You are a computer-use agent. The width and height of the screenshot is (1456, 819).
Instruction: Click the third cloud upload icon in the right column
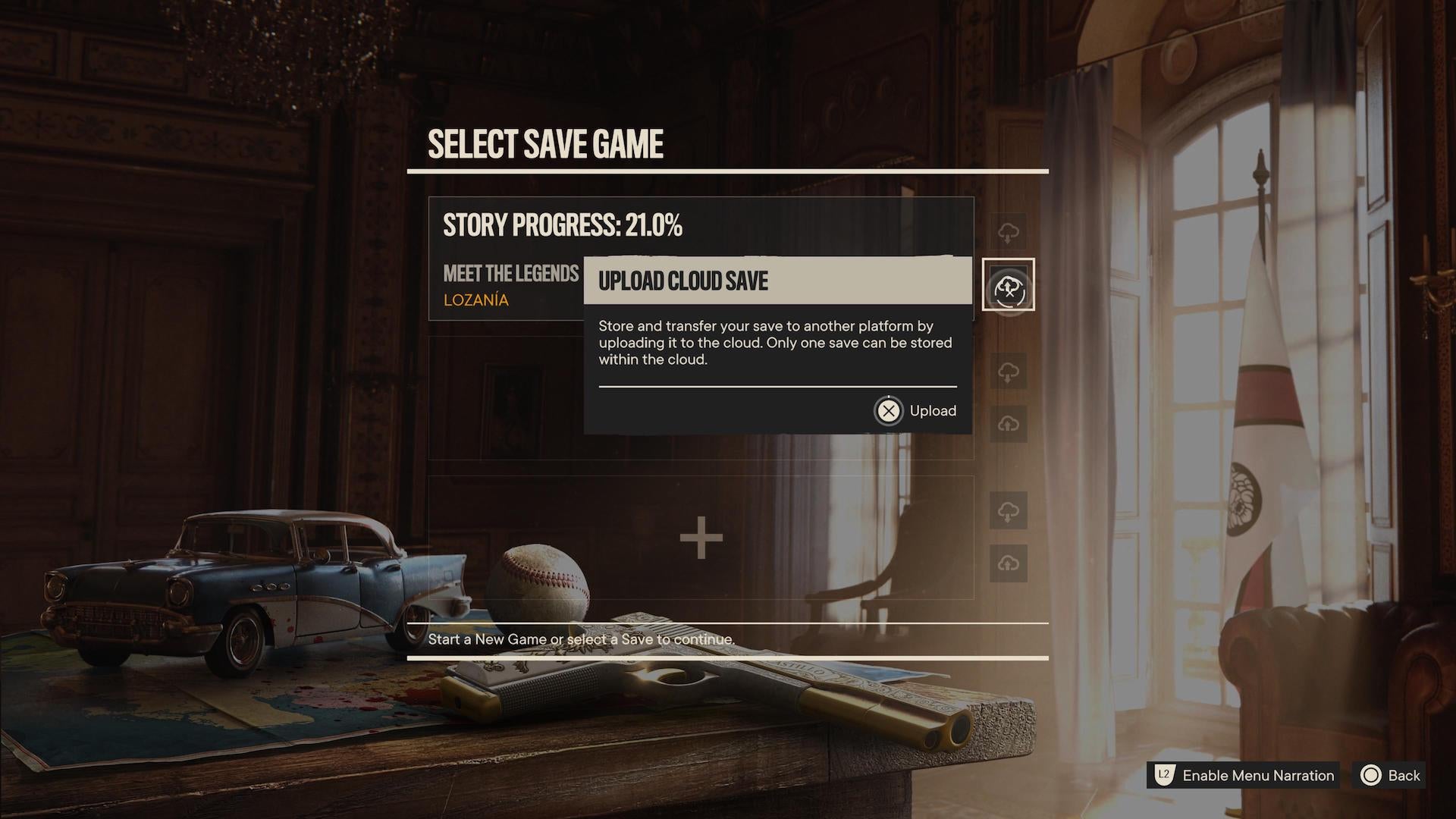pyautogui.click(x=1009, y=424)
